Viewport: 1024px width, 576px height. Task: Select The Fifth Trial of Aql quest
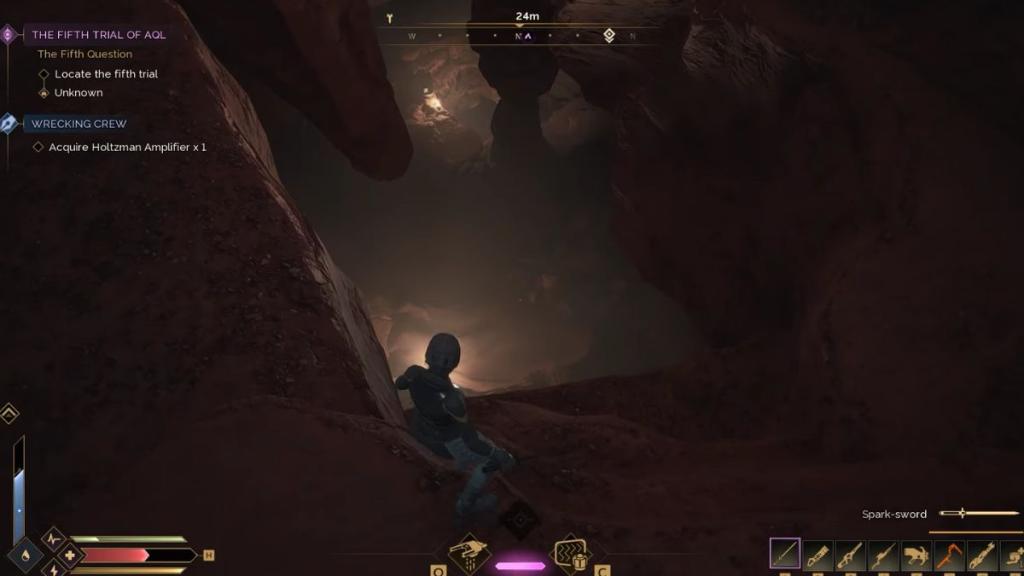pos(98,34)
